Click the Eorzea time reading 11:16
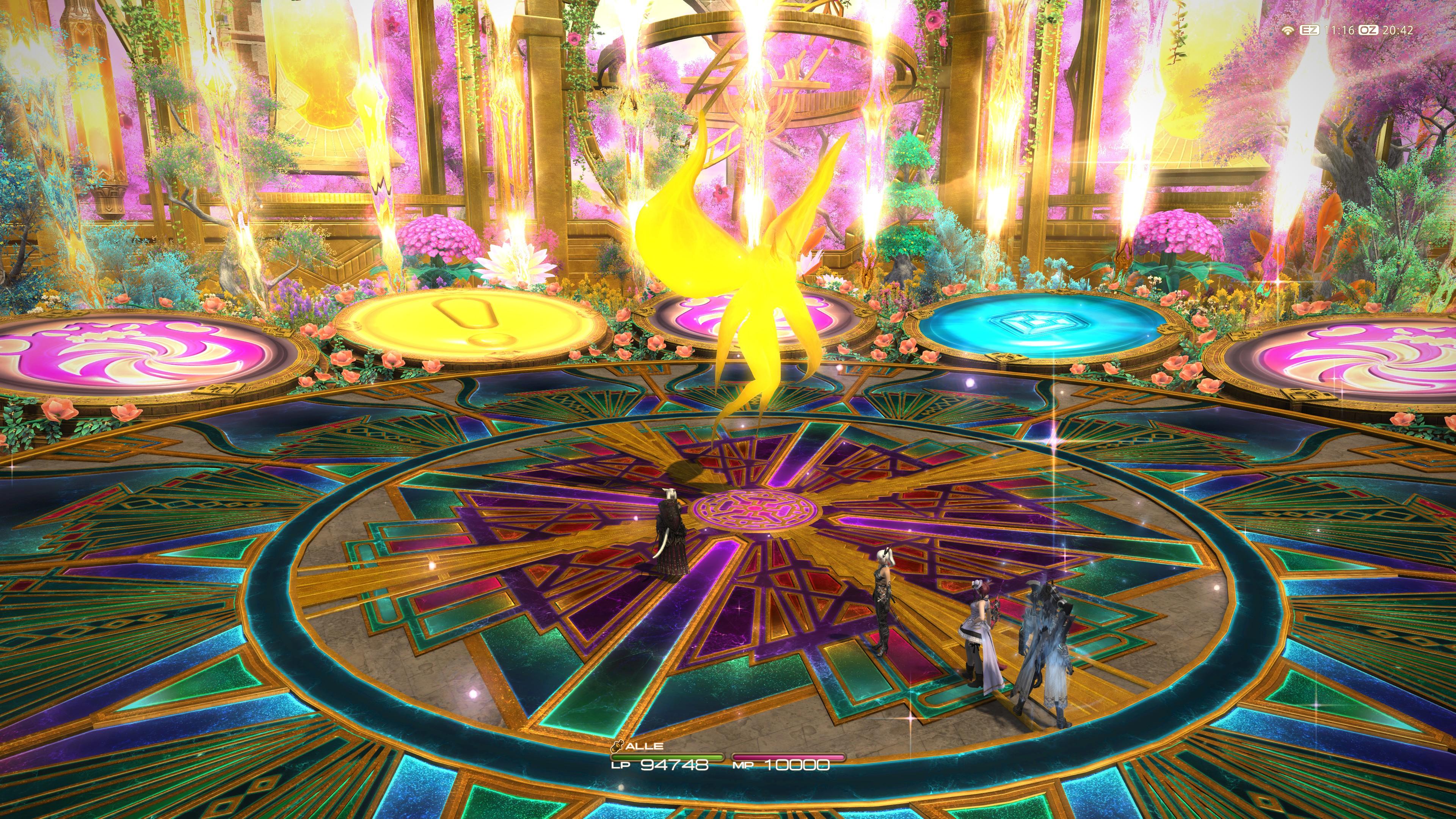This screenshot has width=1456, height=819. (x=1341, y=31)
